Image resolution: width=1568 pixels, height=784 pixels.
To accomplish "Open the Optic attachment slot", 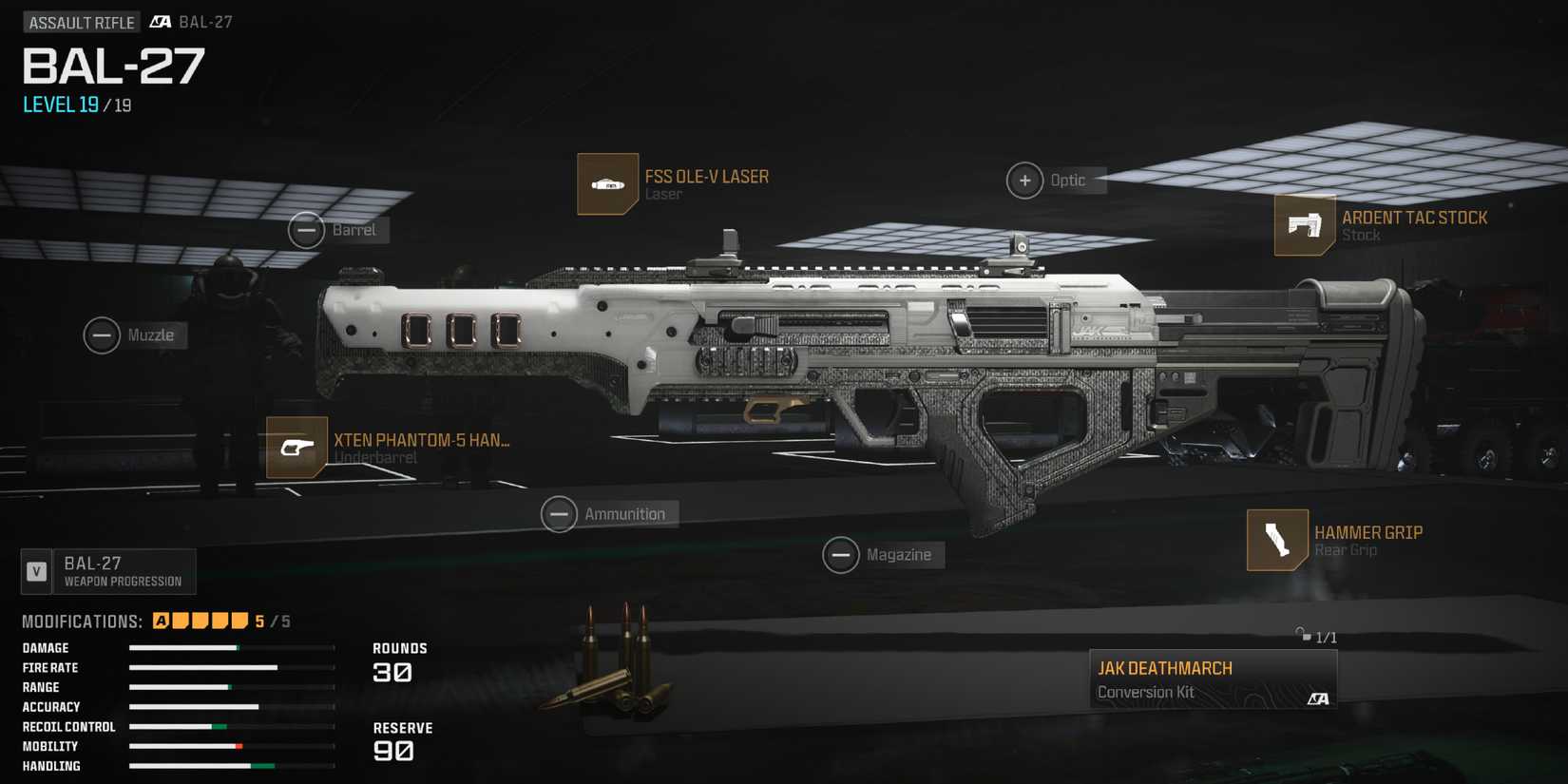I will click(x=1024, y=180).
